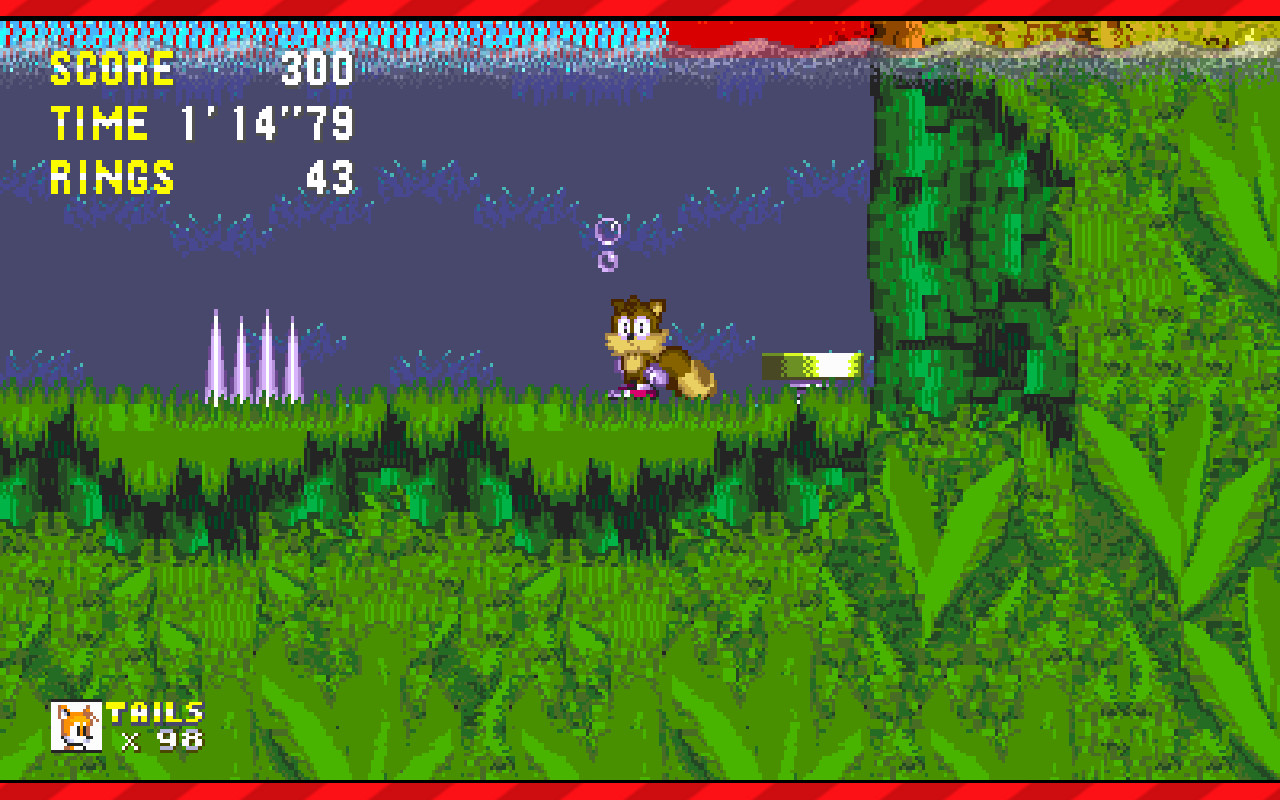
Task: Click the score value 300
Action: click(x=318, y=68)
